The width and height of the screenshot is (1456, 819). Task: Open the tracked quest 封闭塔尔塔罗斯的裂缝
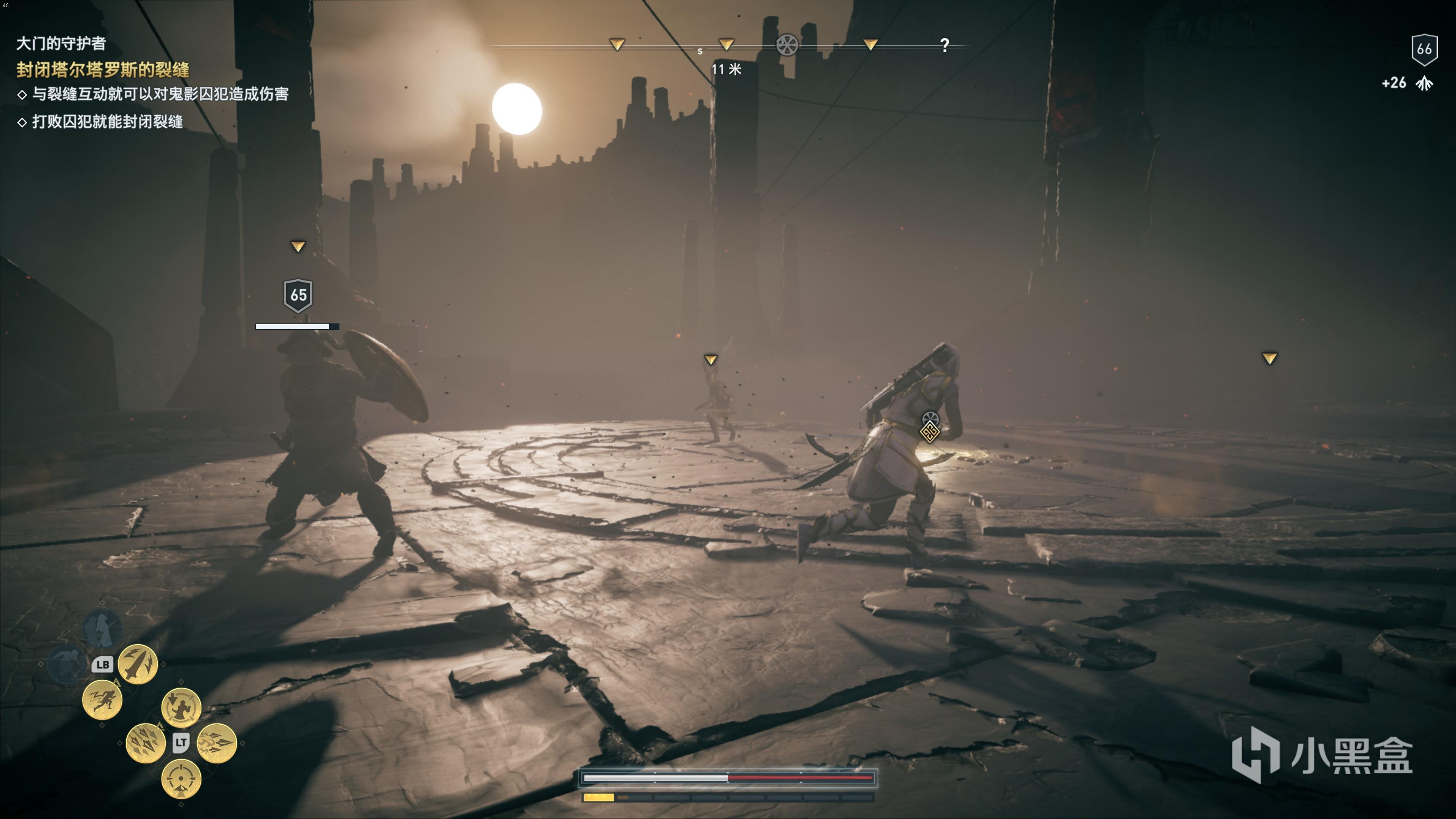[x=103, y=69]
